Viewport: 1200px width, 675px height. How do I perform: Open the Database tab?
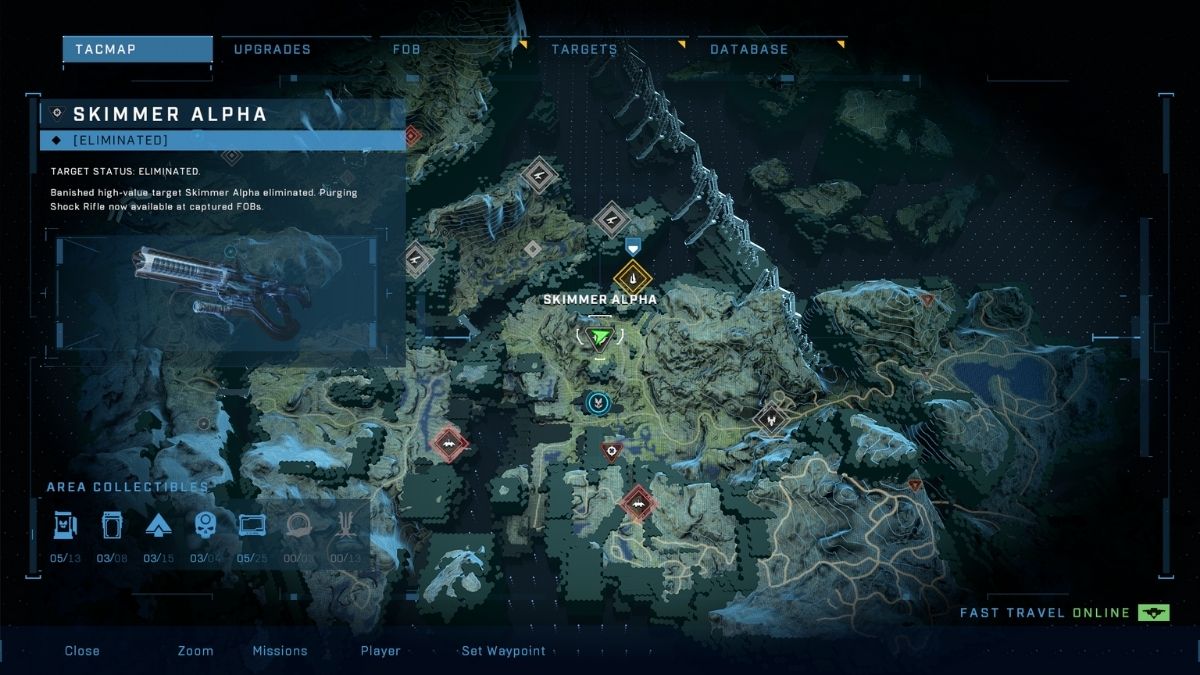749,49
